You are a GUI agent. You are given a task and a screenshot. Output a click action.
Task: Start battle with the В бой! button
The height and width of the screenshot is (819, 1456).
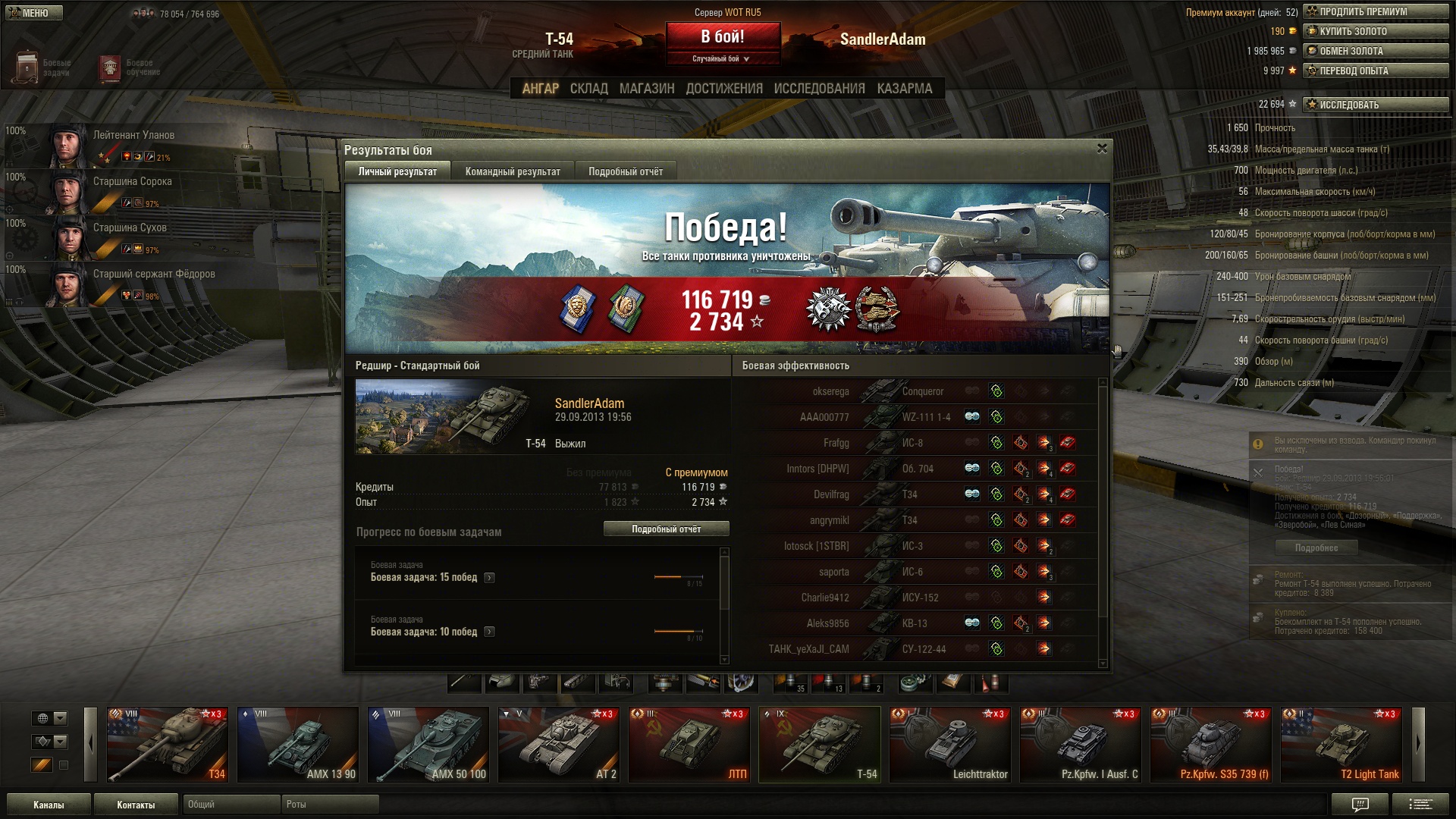tap(723, 36)
